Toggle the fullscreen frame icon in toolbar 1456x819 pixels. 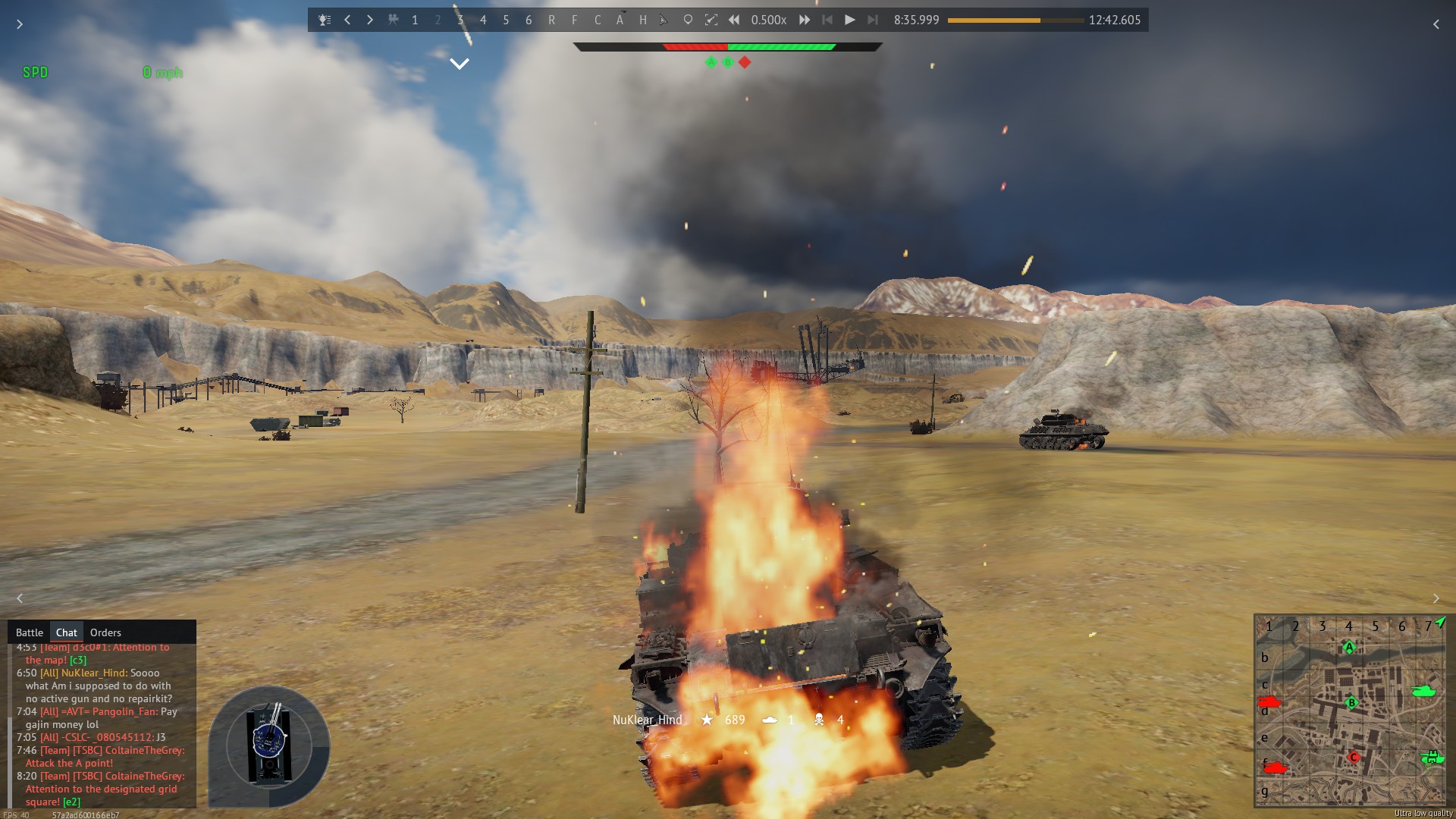711,20
